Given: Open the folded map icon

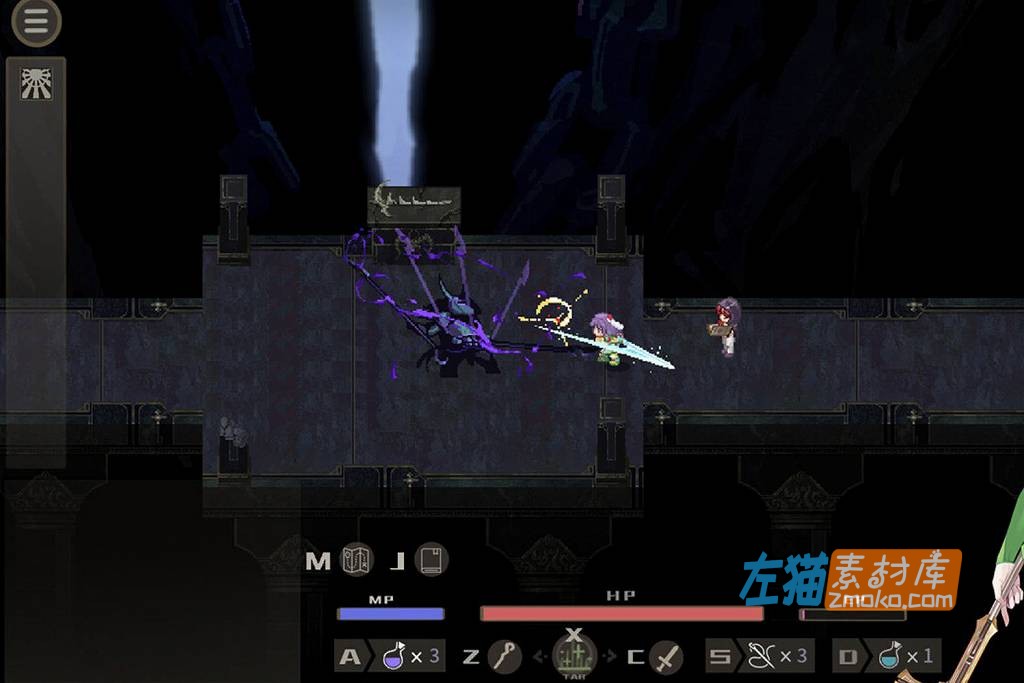Looking at the screenshot, I should (357, 560).
